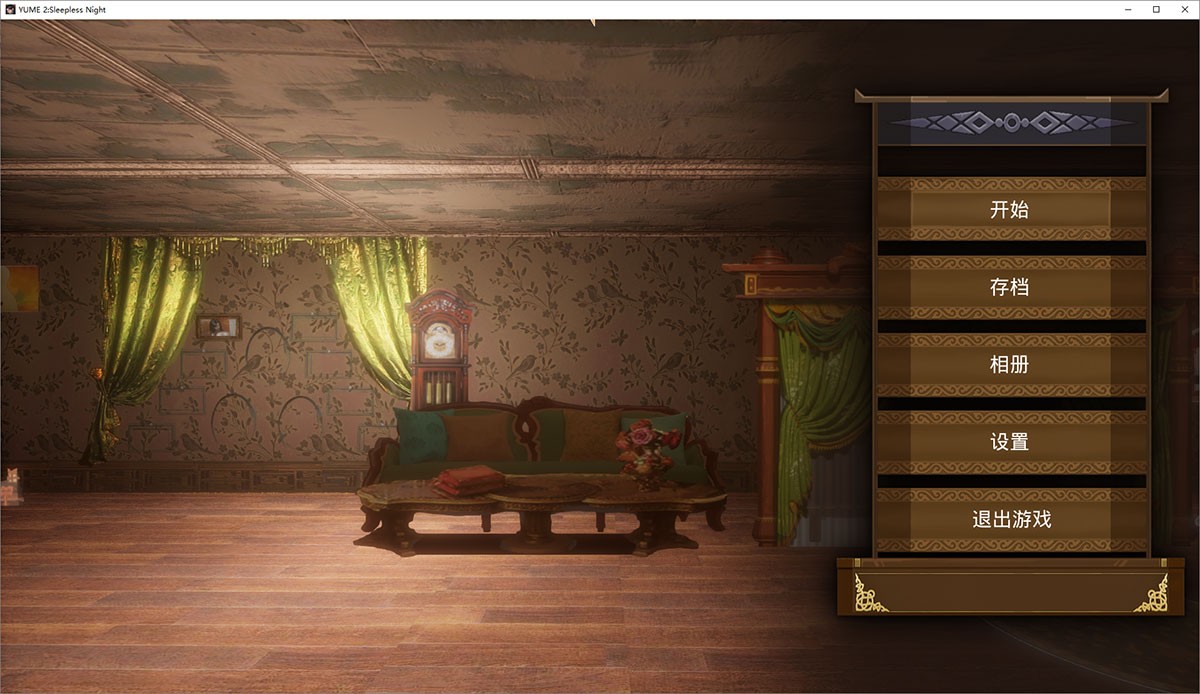Open the 设置 settings menu

[x=1010, y=442]
